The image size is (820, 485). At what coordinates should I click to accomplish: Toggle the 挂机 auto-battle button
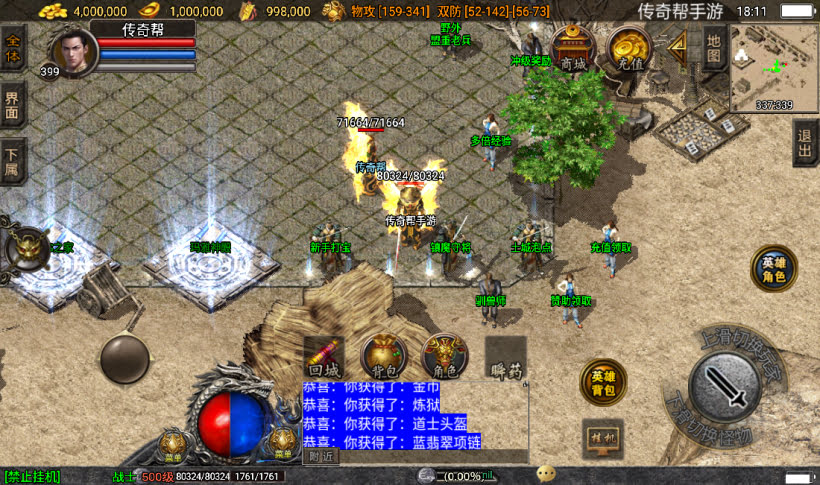(603, 438)
